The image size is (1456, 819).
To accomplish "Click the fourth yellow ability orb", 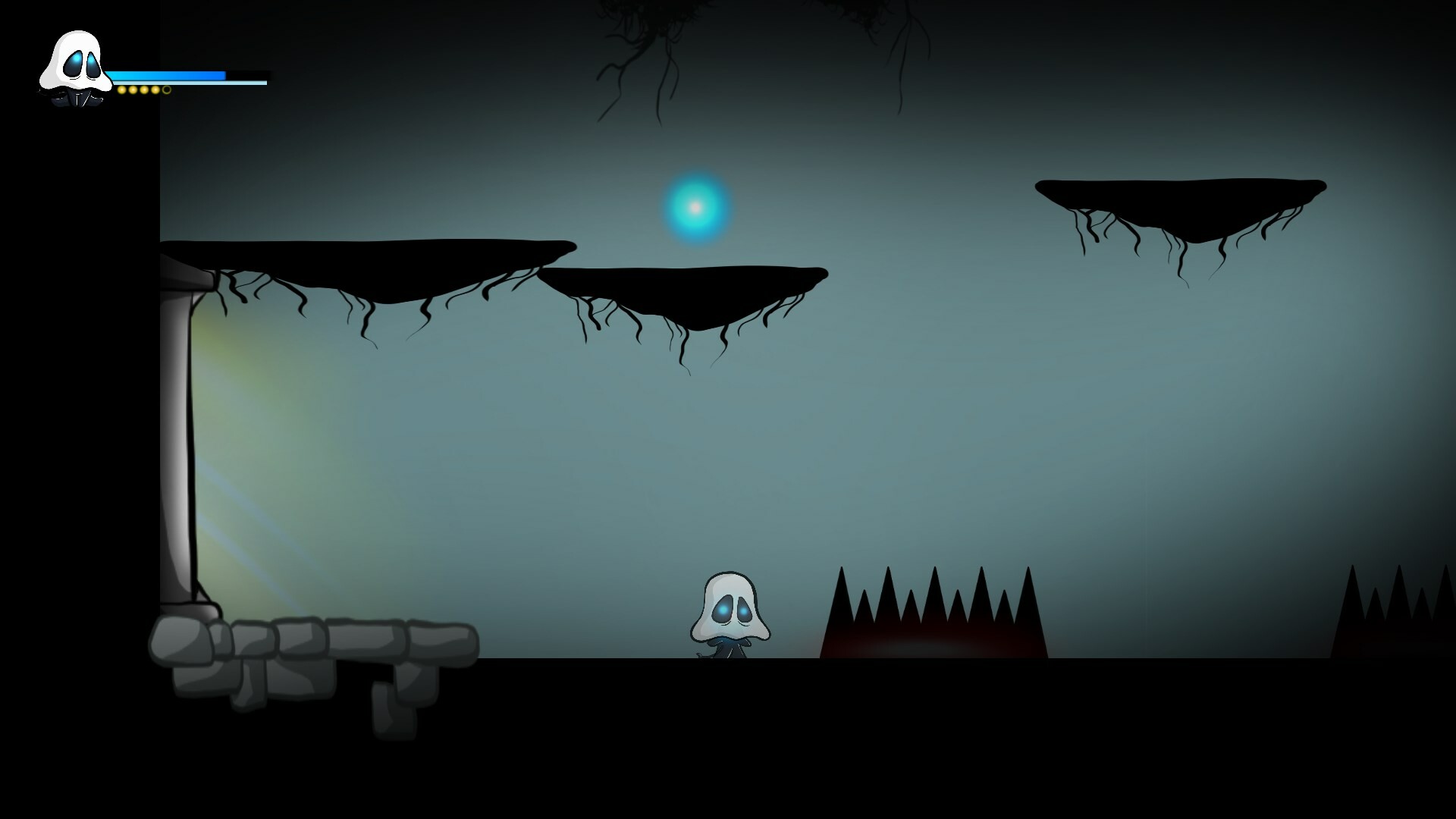I will click(155, 89).
